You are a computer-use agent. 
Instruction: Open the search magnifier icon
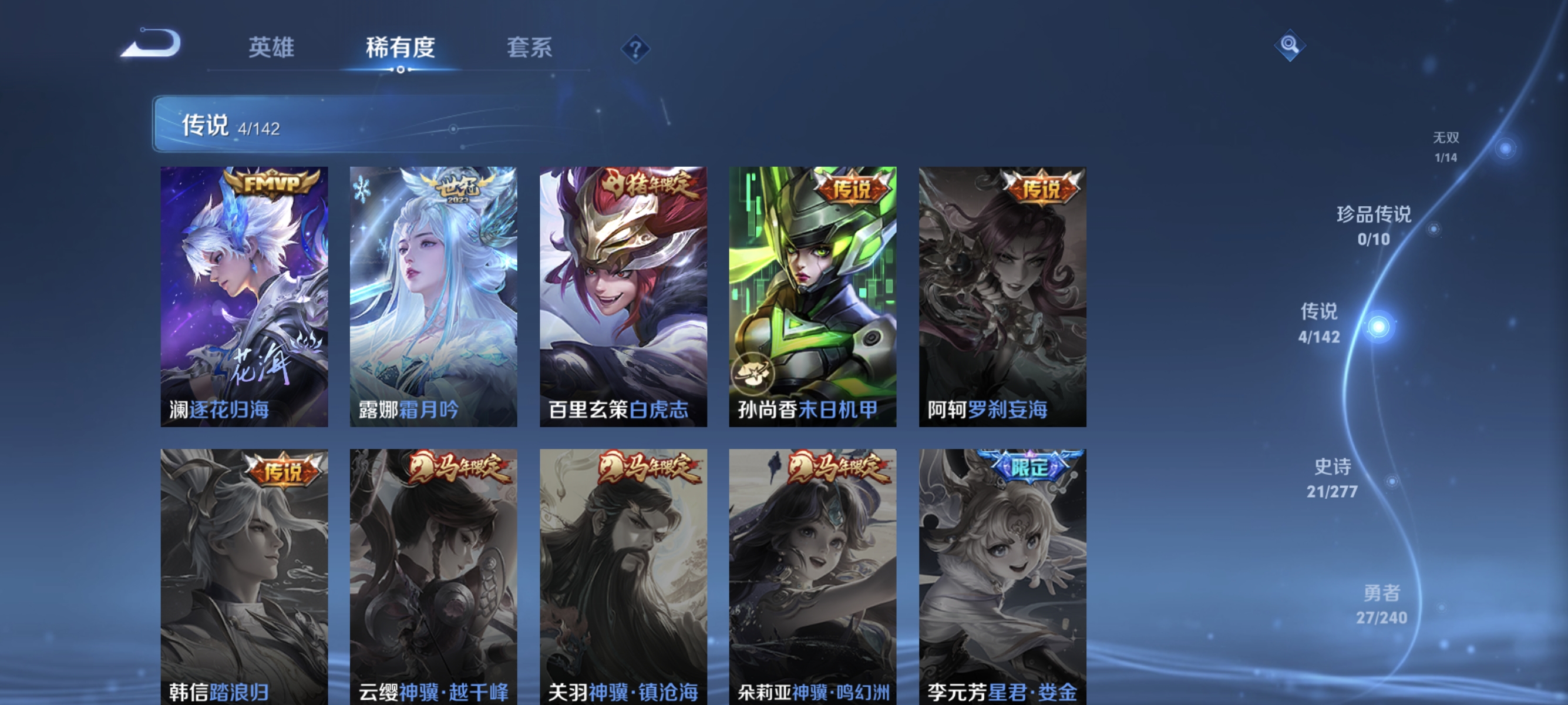pyautogui.click(x=1290, y=45)
